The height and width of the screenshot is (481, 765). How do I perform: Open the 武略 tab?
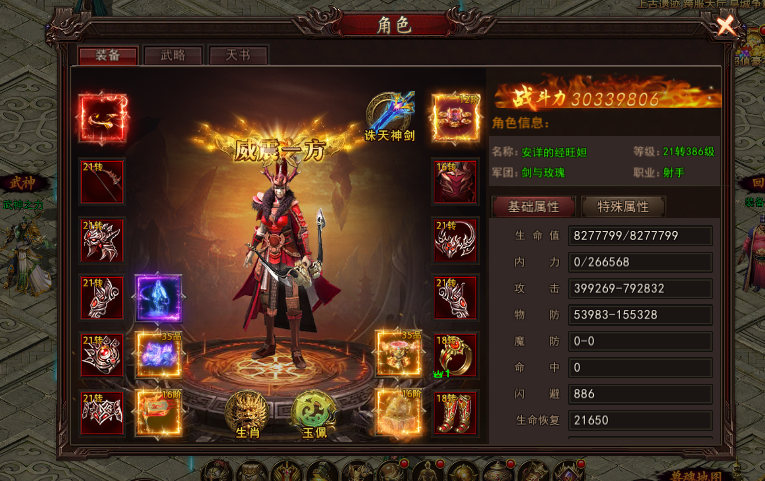click(173, 56)
